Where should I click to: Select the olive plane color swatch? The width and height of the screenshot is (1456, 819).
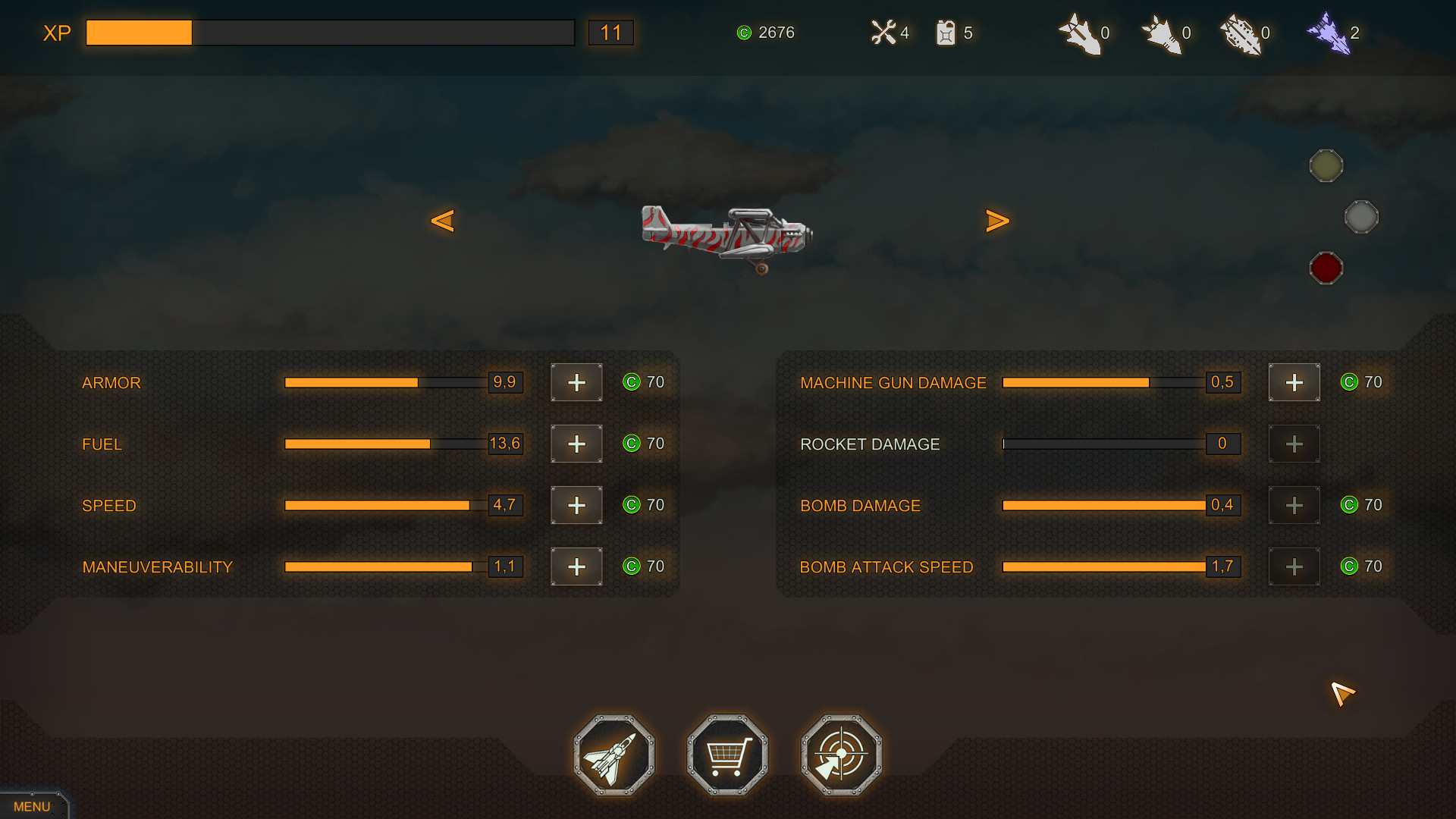[x=1326, y=165]
